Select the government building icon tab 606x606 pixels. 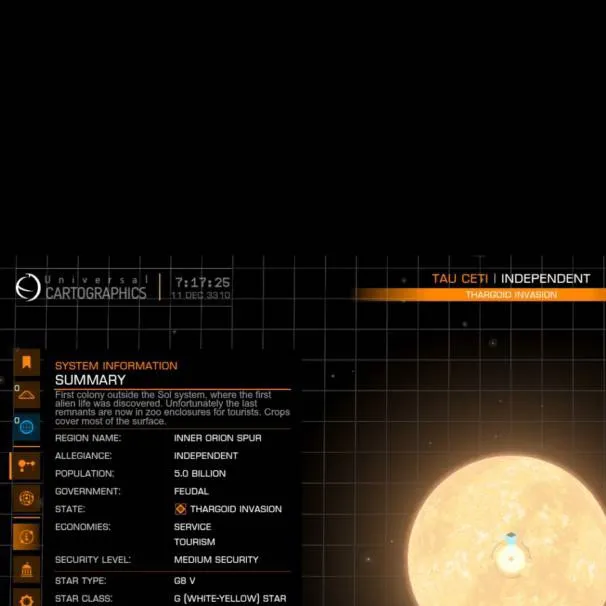[26, 570]
